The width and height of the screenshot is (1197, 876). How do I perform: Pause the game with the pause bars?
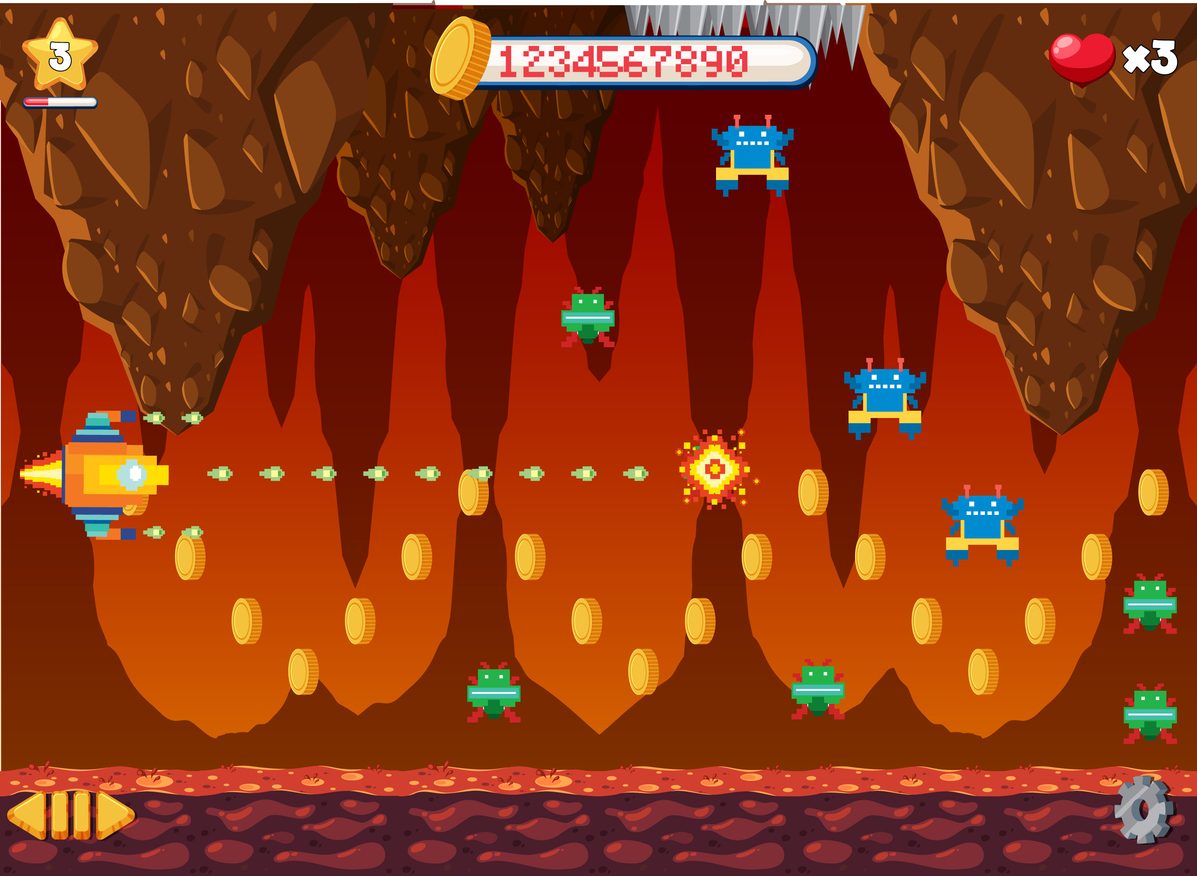(70, 814)
